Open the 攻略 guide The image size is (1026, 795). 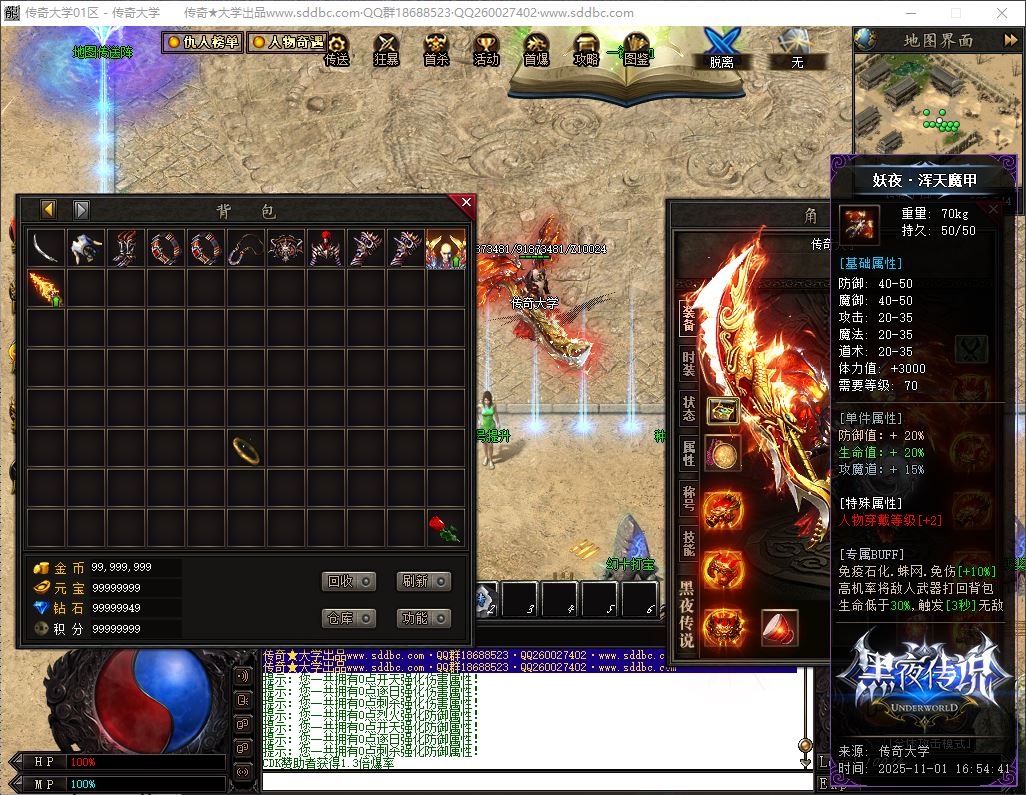pos(586,50)
